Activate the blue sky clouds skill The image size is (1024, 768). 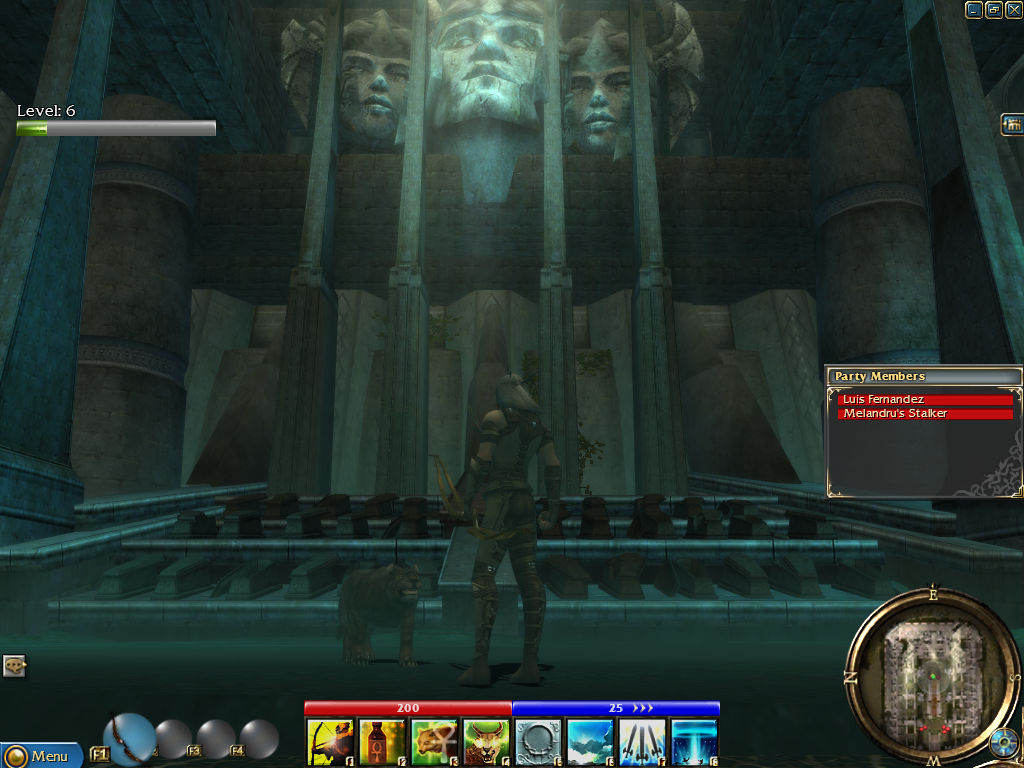pyautogui.click(x=590, y=742)
